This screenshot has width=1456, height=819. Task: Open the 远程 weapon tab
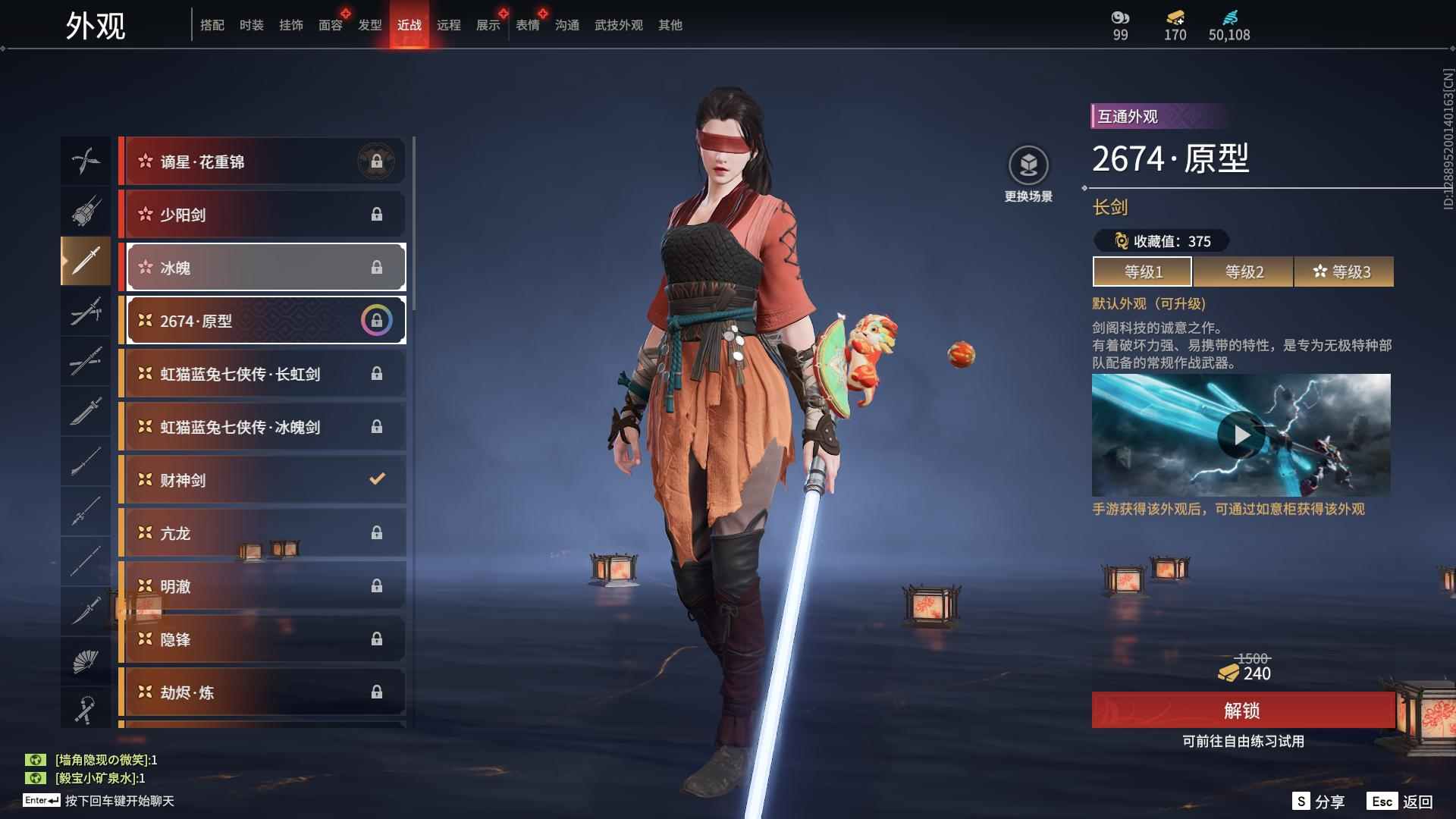pos(448,25)
